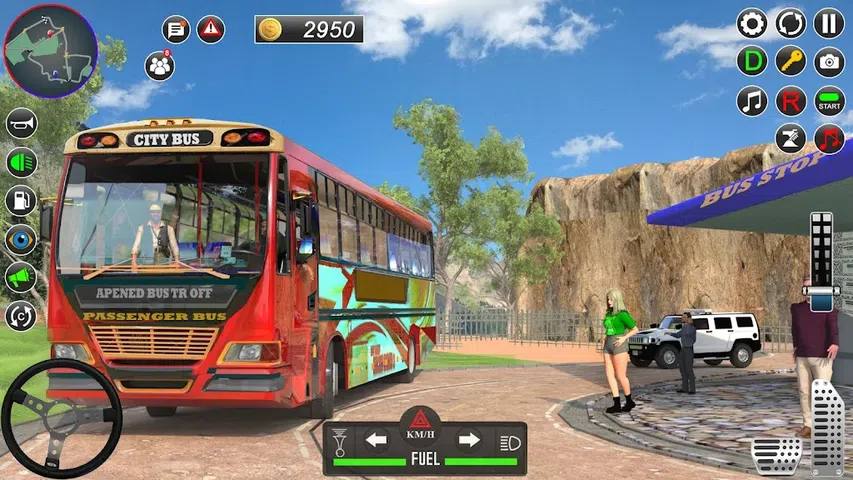This screenshot has width=853, height=480.
Task: Activate the red warning triangle icon
Action: coord(211,29)
